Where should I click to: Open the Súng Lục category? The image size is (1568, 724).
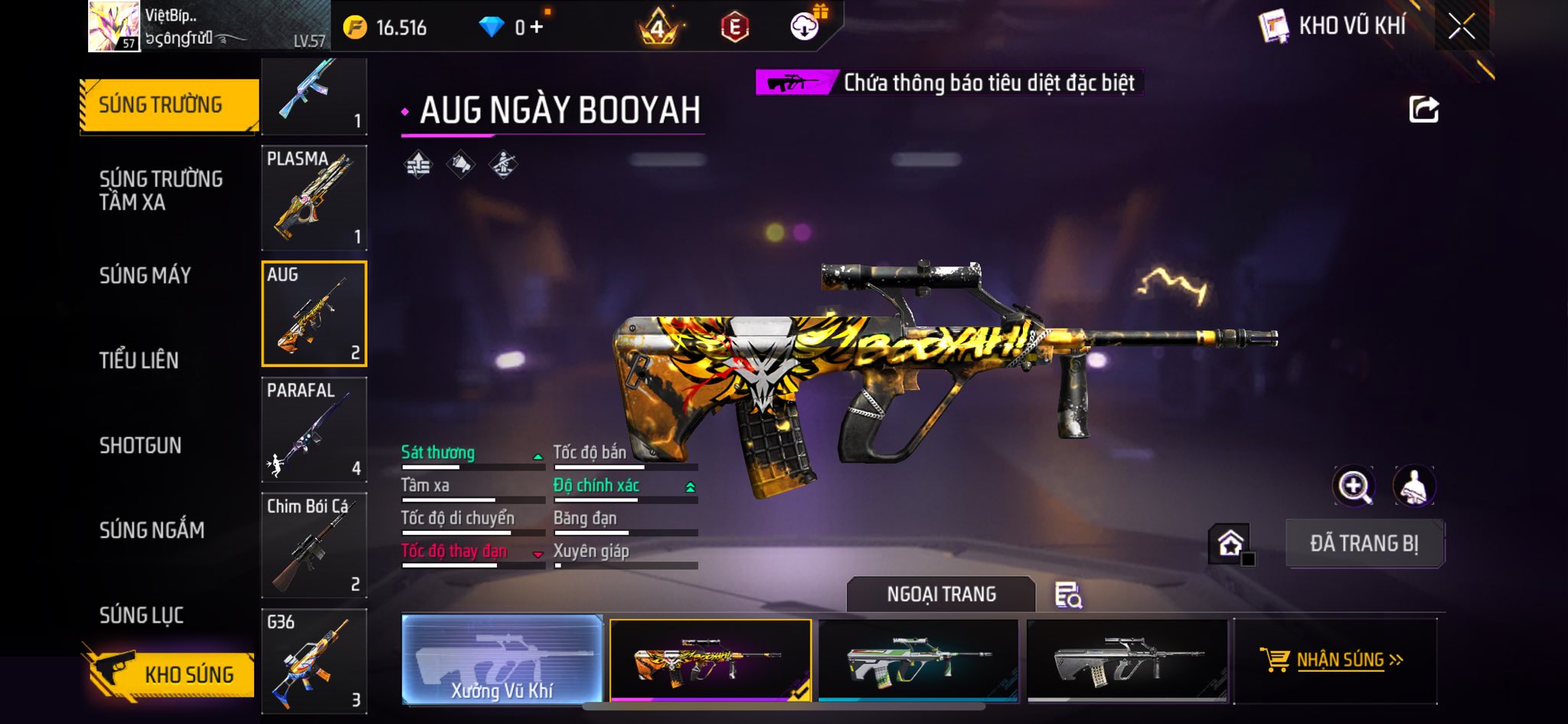coord(142,614)
